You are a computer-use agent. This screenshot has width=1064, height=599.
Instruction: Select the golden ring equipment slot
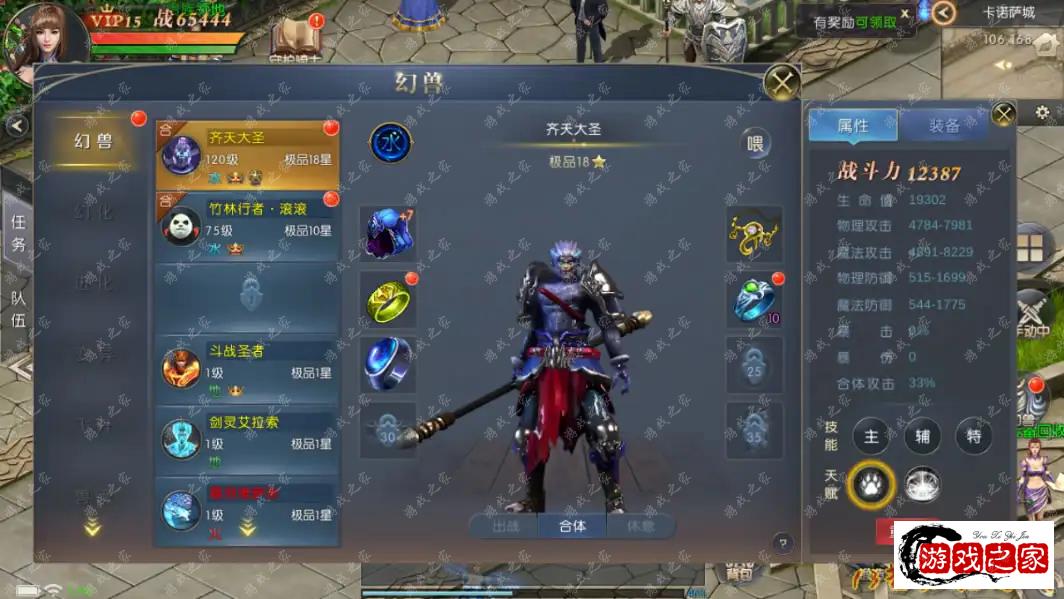(x=388, y=300)
